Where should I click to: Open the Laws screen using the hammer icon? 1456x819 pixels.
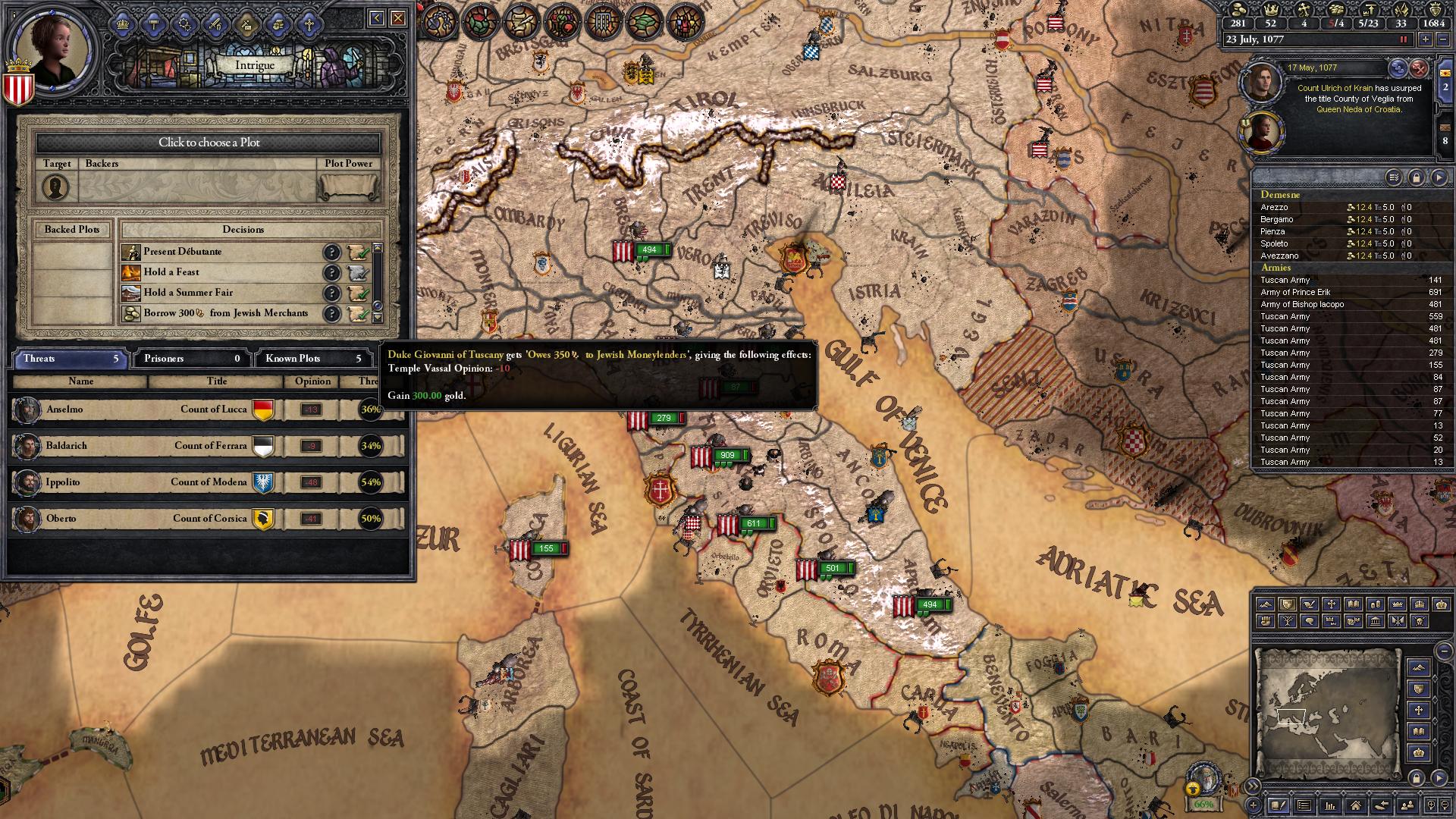pyautogui.click(x=152, y=25)
